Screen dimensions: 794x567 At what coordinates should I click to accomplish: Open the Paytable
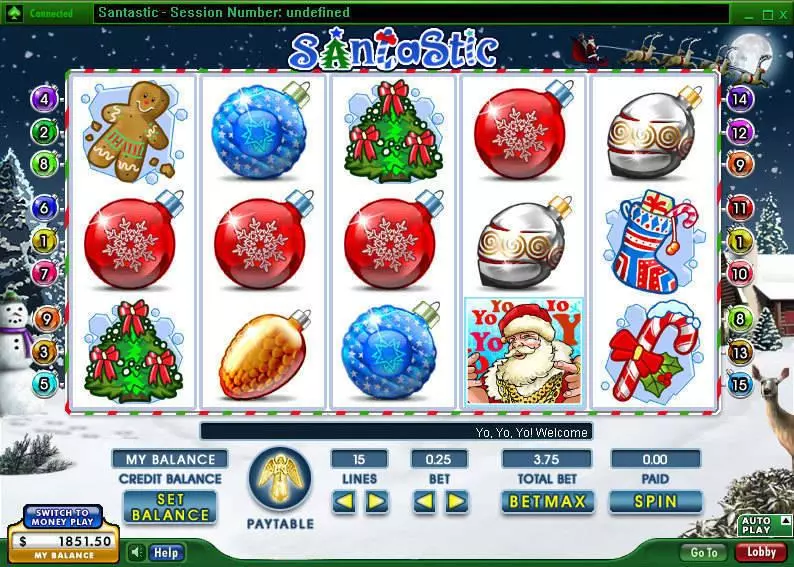pos(280,483)
